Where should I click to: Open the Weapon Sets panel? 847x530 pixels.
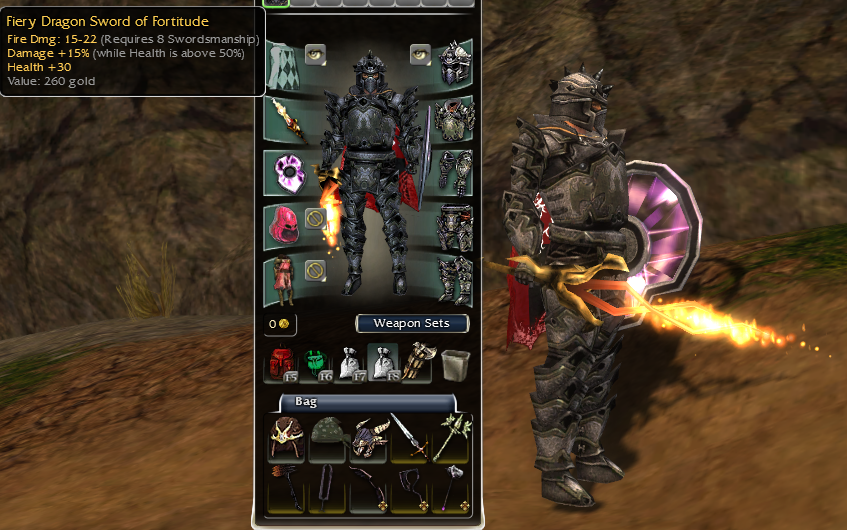point(411,323)
